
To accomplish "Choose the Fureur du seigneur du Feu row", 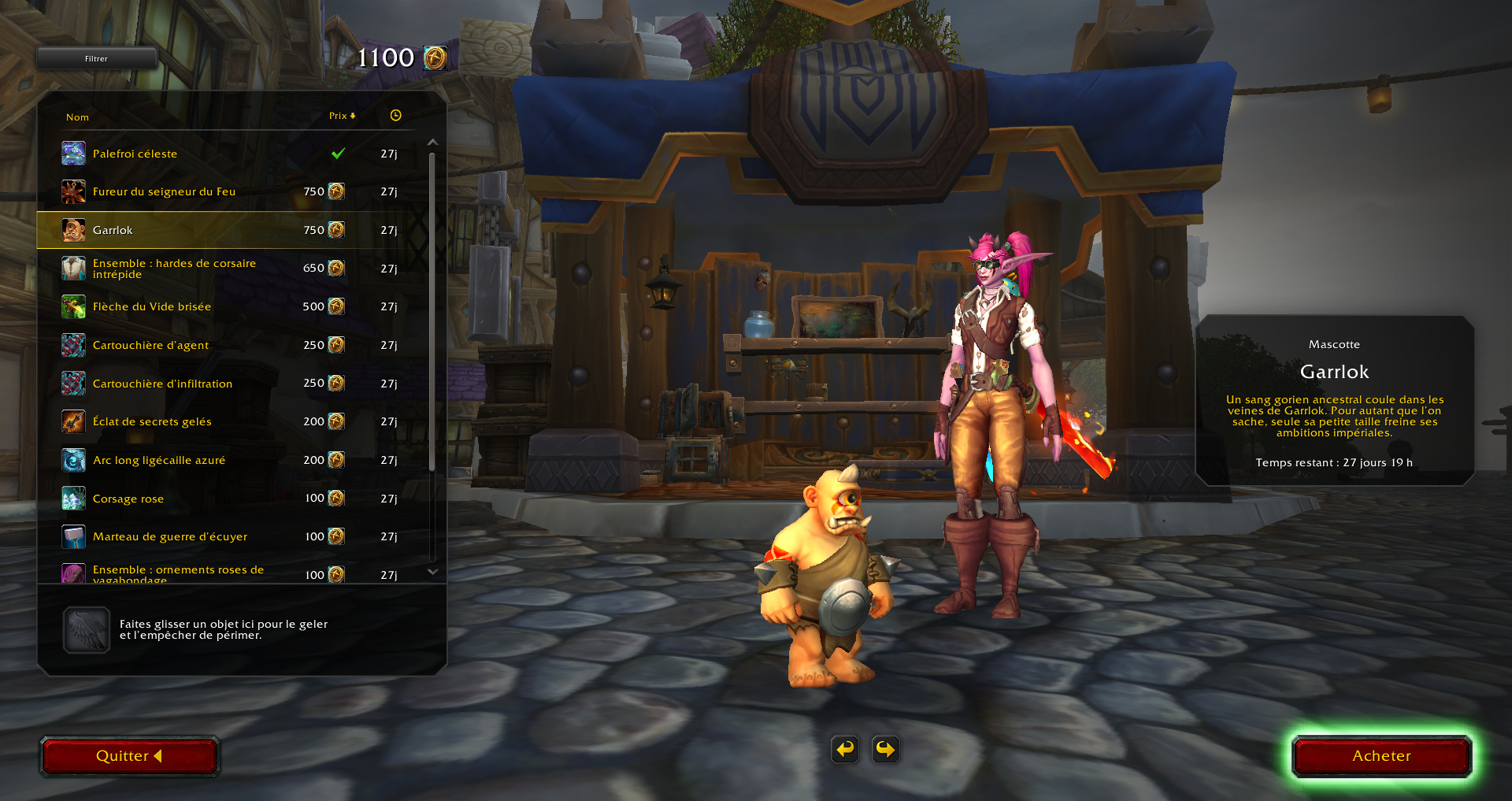I will 164,191.
